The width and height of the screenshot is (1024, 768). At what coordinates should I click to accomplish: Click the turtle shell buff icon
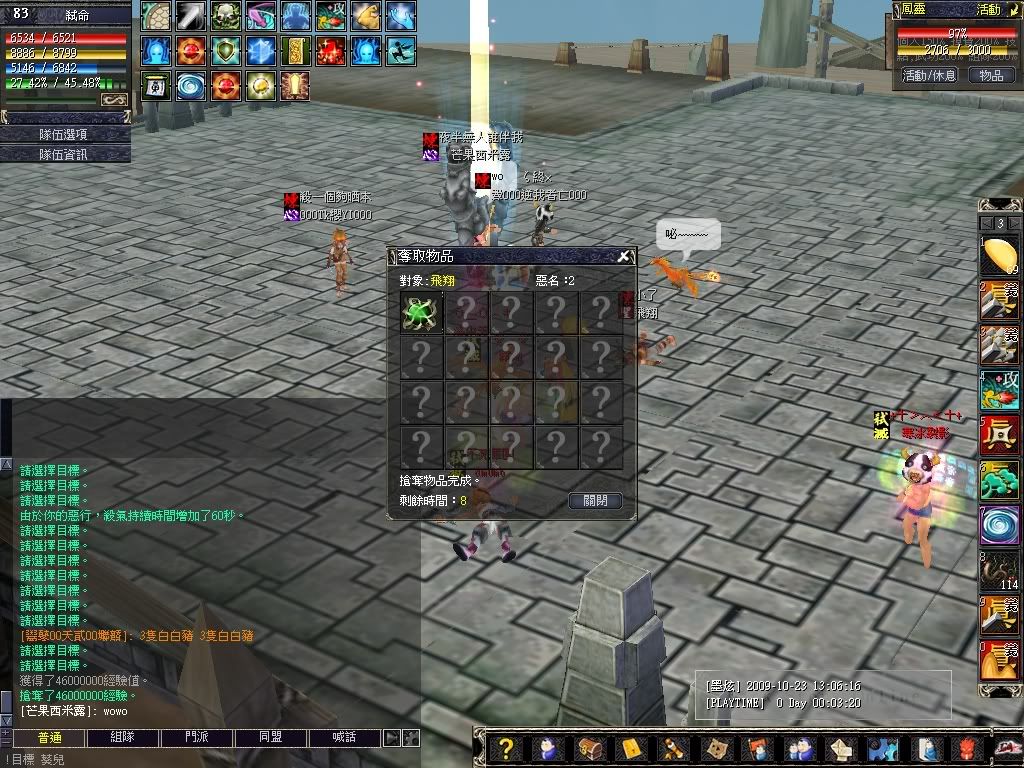(x=156, y=16)
